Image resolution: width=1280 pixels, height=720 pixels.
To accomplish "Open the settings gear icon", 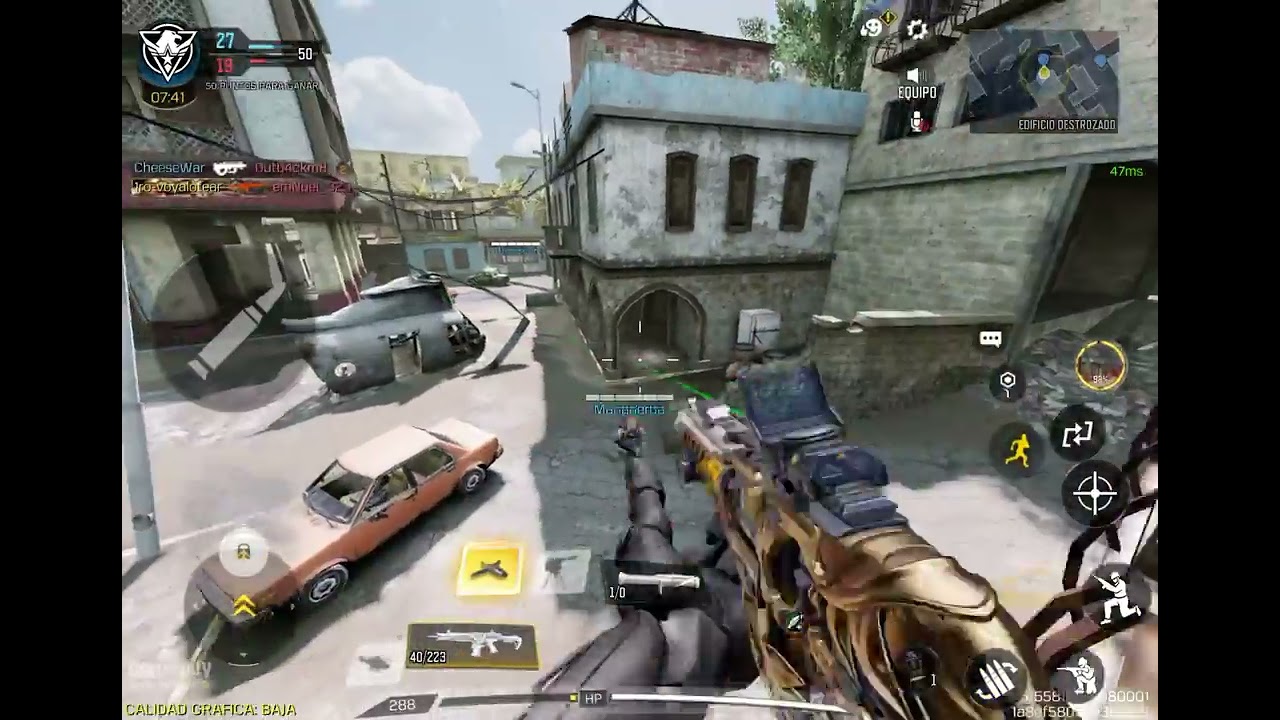I will 917,29.
